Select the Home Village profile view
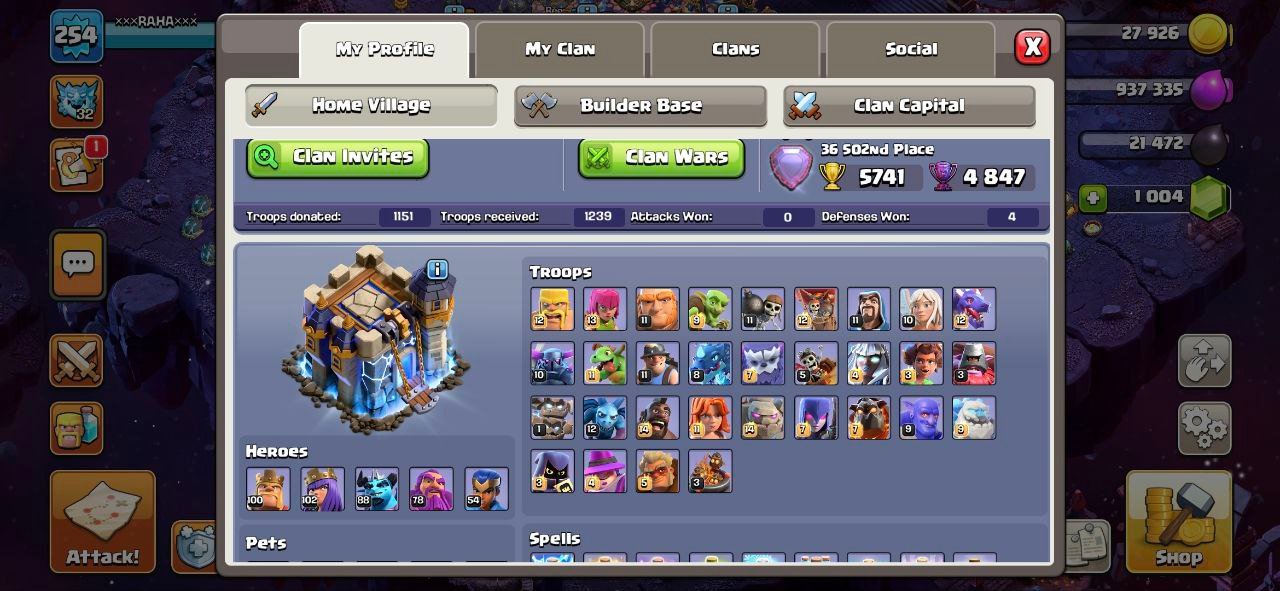The image size is (1280, 591). pyautogui.click(x=371, y=105)
